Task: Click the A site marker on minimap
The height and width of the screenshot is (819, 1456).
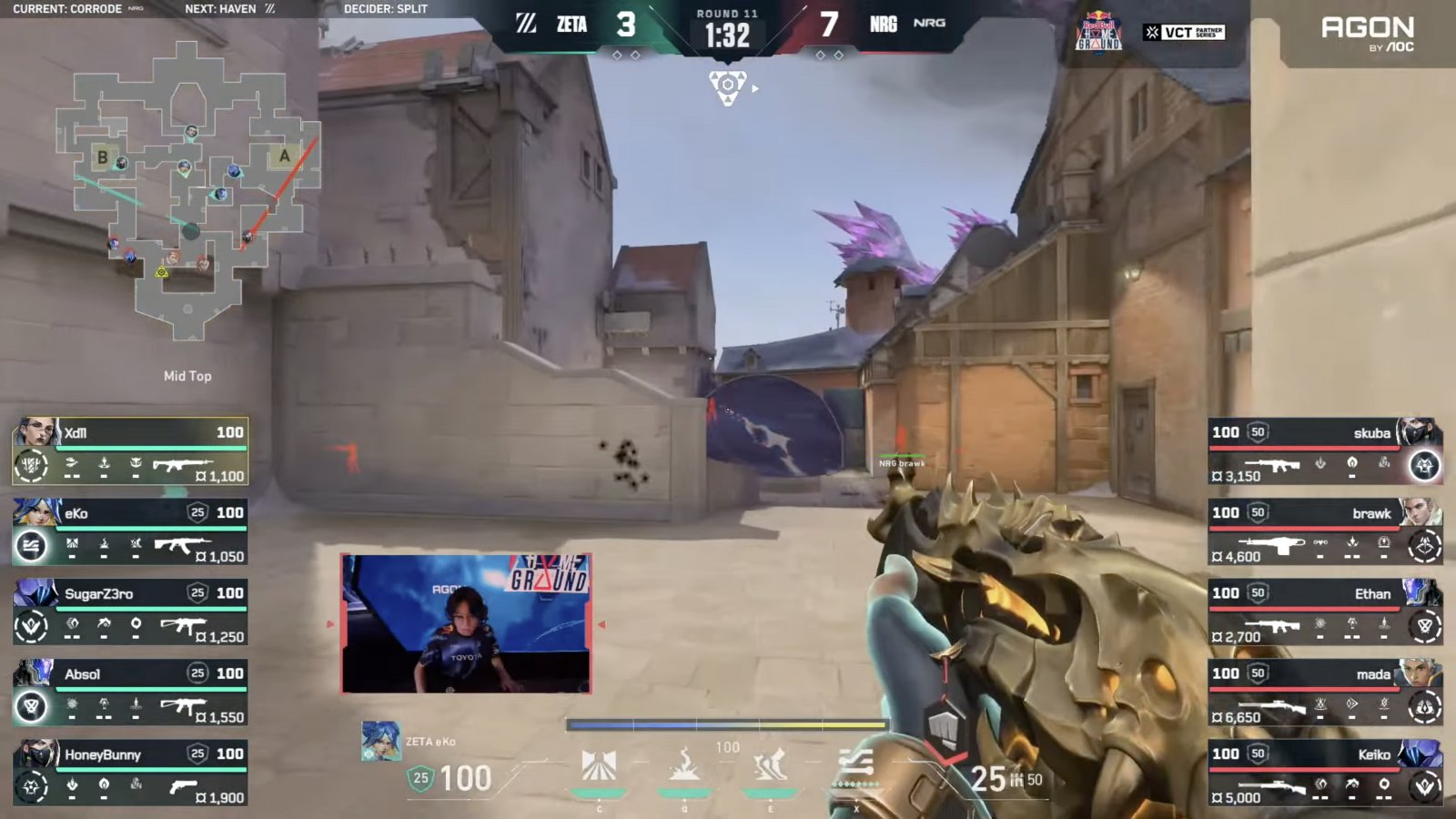Action: click(x=285, y=157)
